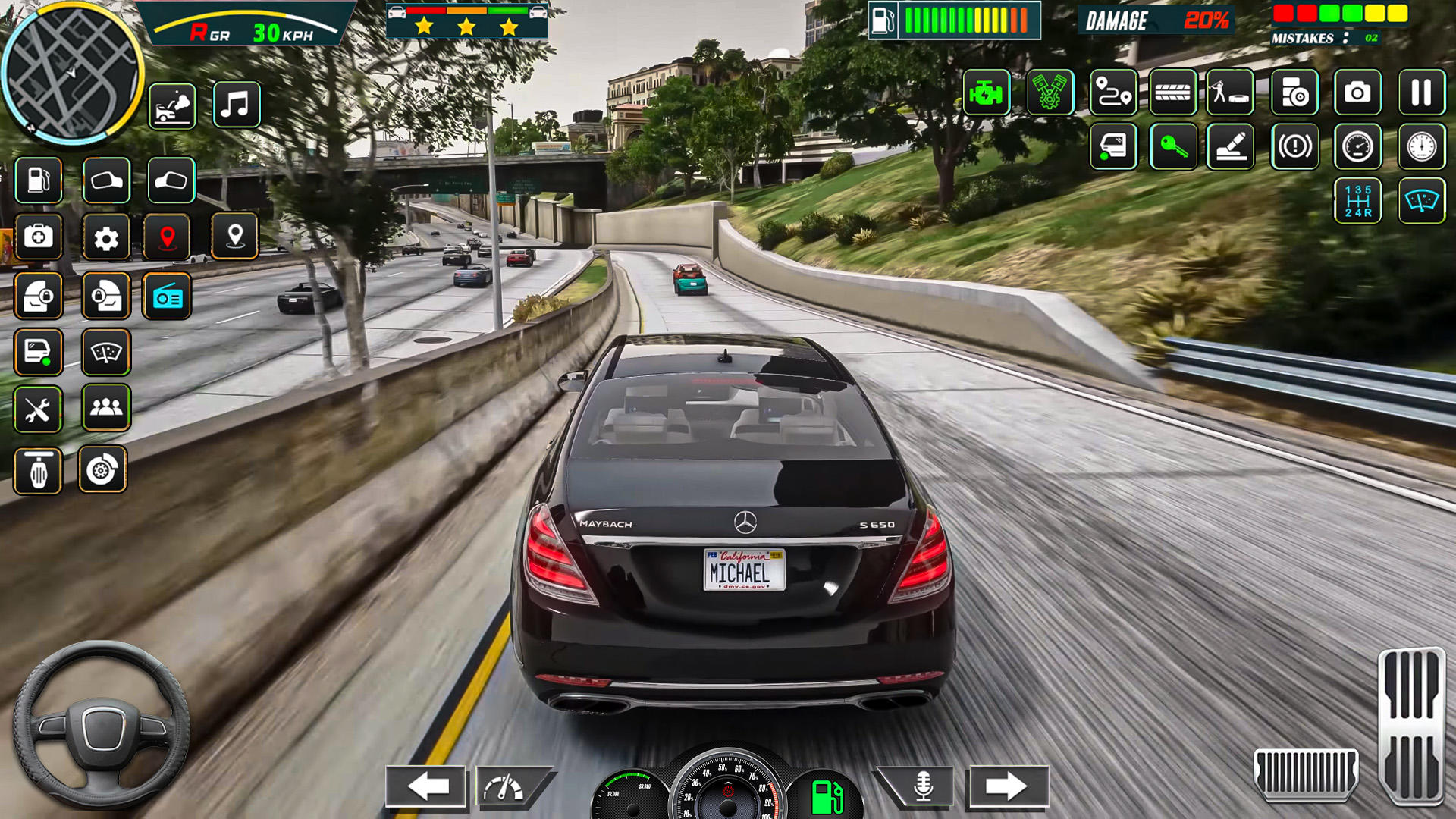Toggle the music note button

(236, 105)
